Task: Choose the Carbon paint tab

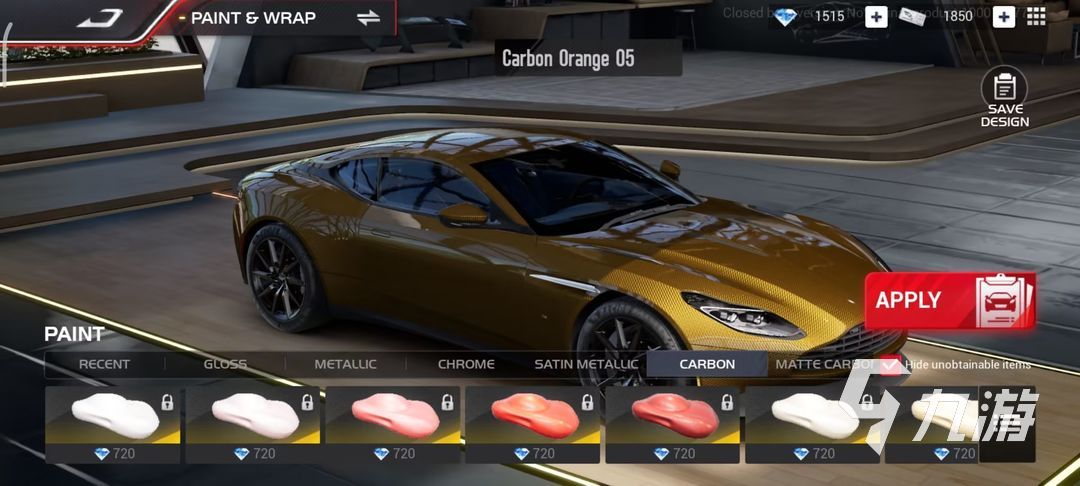Action: pos(707,364)
